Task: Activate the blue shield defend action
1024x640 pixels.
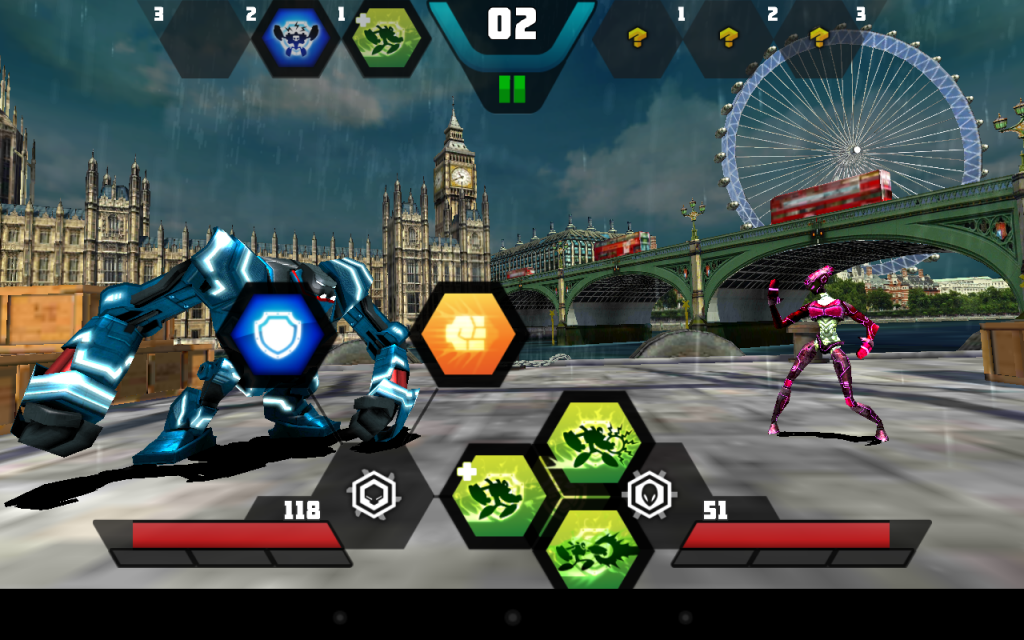Action: pyautogui.click(x=273, y=337)
